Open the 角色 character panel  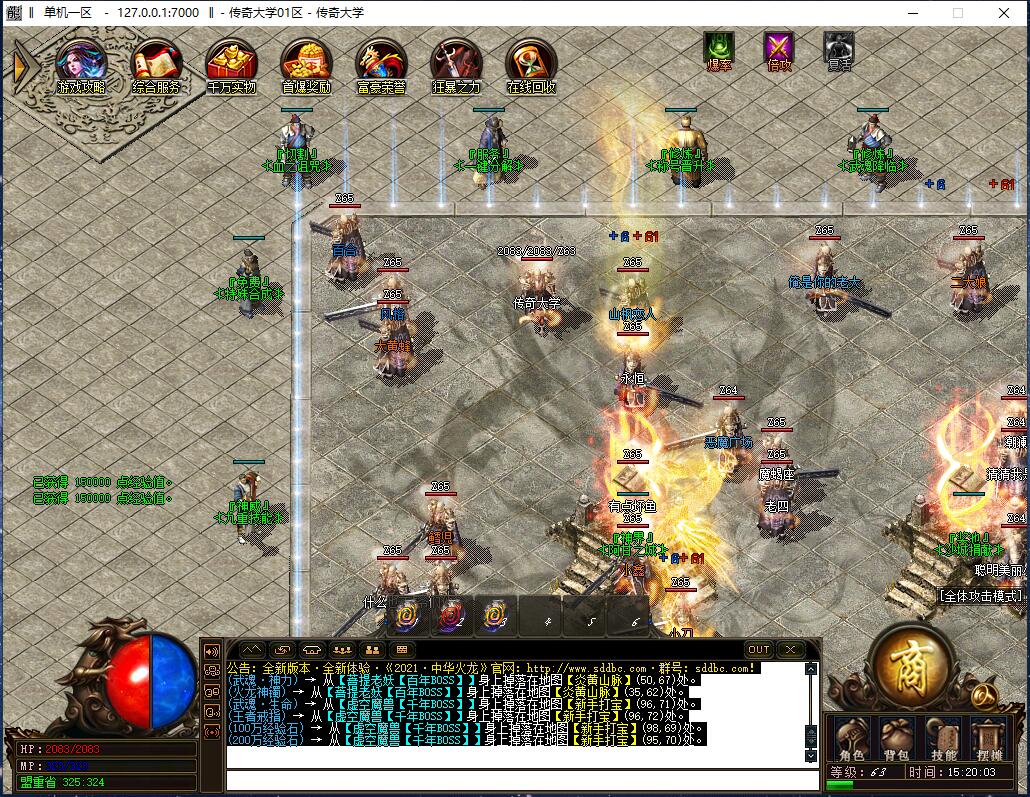[x=851, y=738]
